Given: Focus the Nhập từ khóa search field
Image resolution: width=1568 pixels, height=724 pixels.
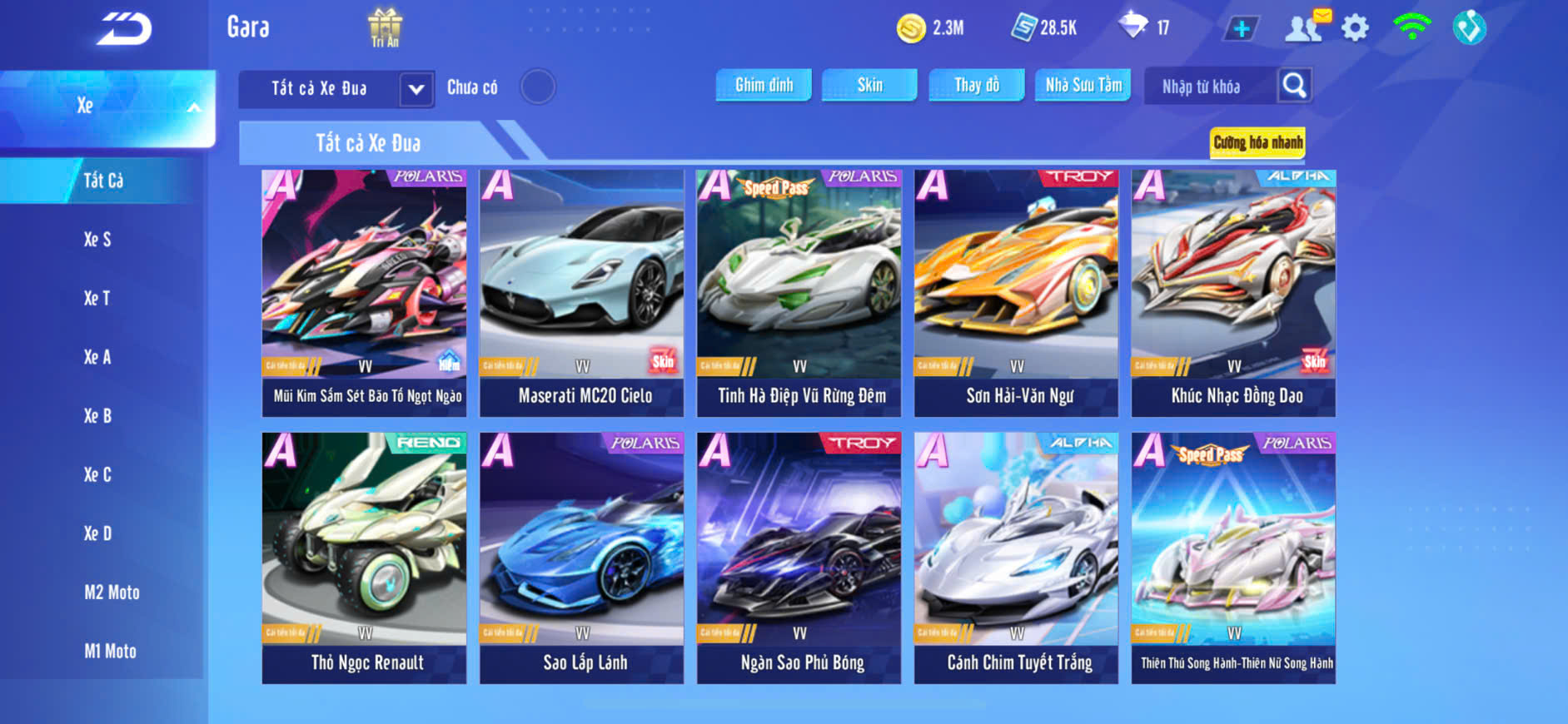Looking at the screenshot, I should click(1207, 87).
